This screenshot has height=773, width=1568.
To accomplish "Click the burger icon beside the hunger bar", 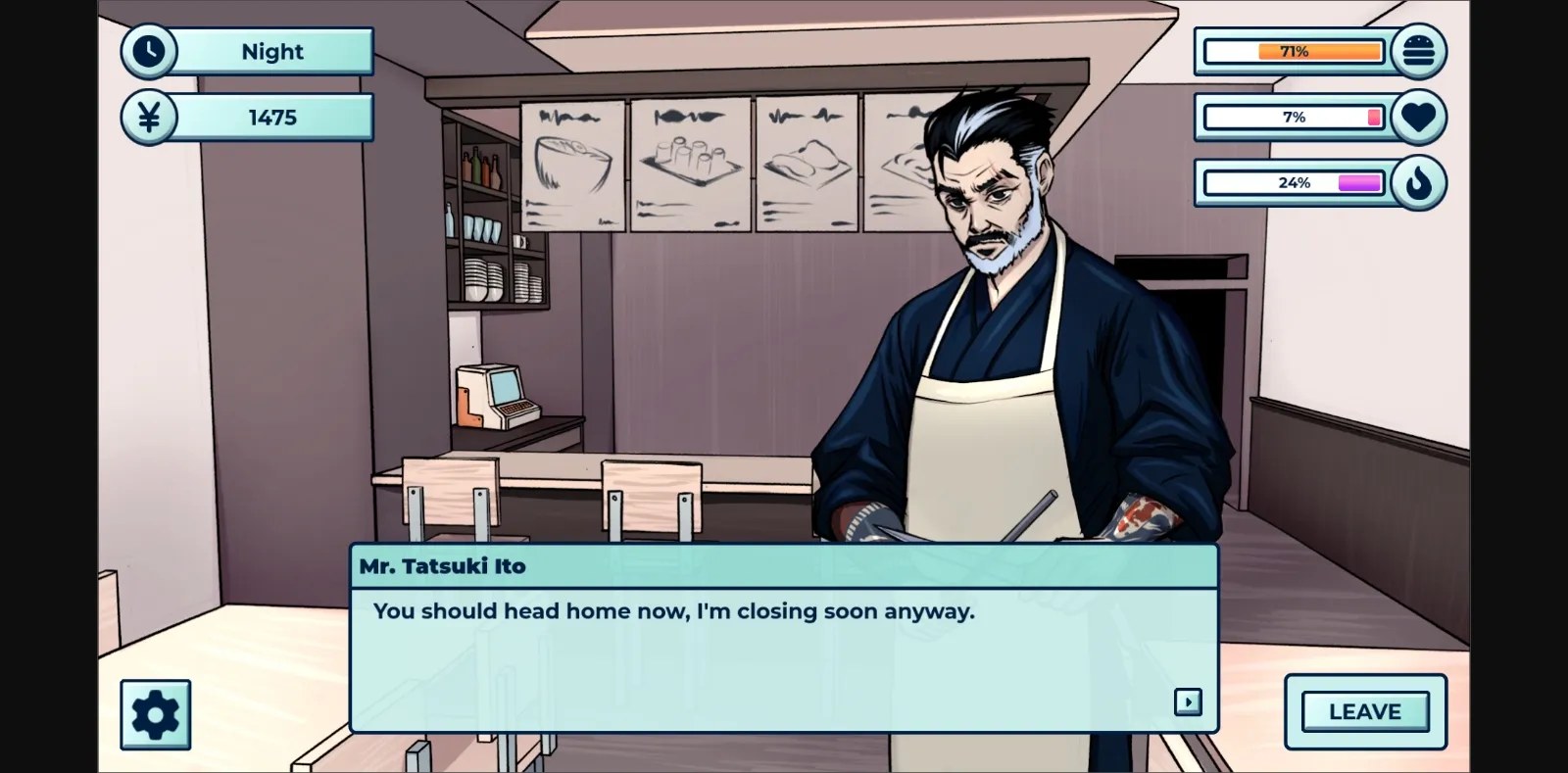I will (x=1419, y=51).
